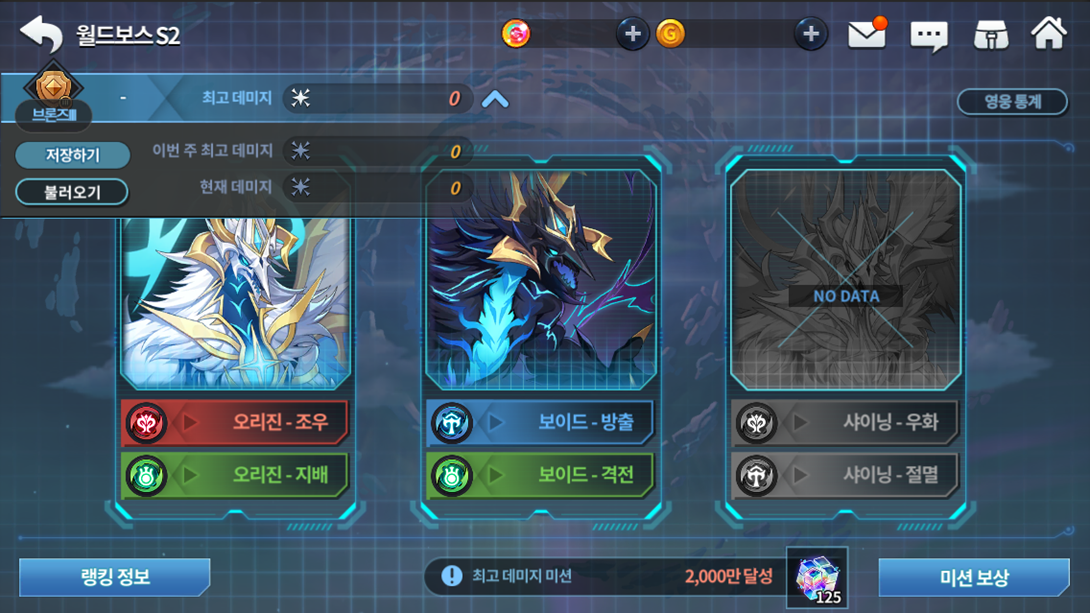
Task: Open the mailbox envelope icon
Action: coord(867,35)
